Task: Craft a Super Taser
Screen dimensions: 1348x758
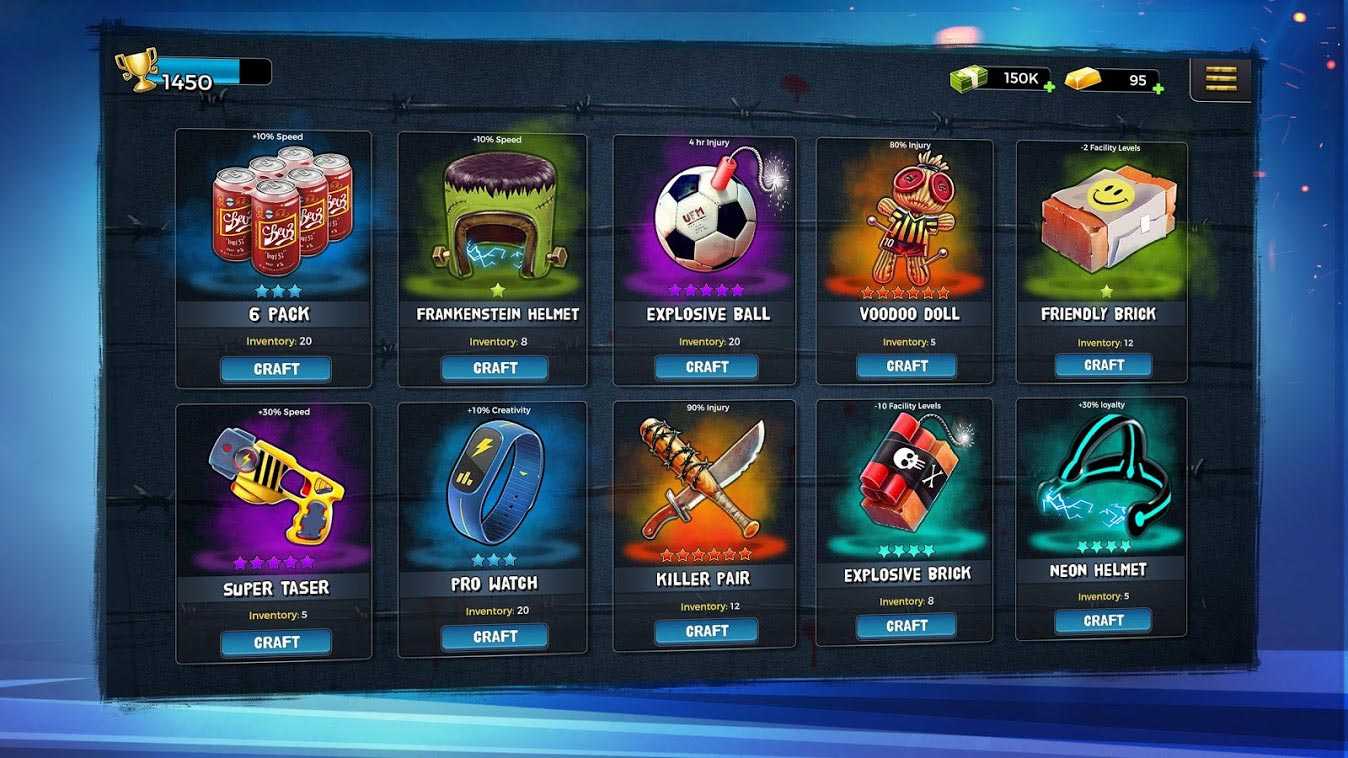Action: [x=276, y=642]
